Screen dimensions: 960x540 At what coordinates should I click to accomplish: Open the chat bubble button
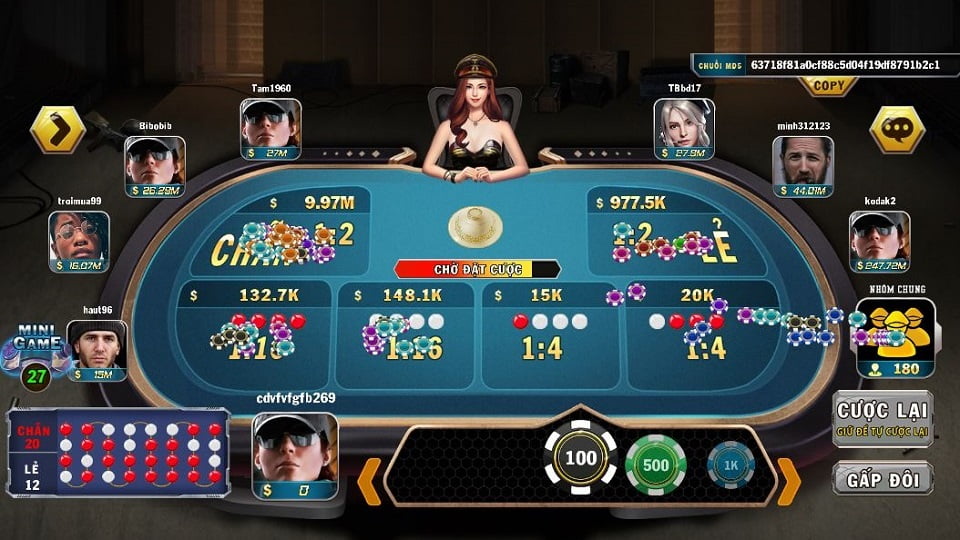(x=896, y=129)
